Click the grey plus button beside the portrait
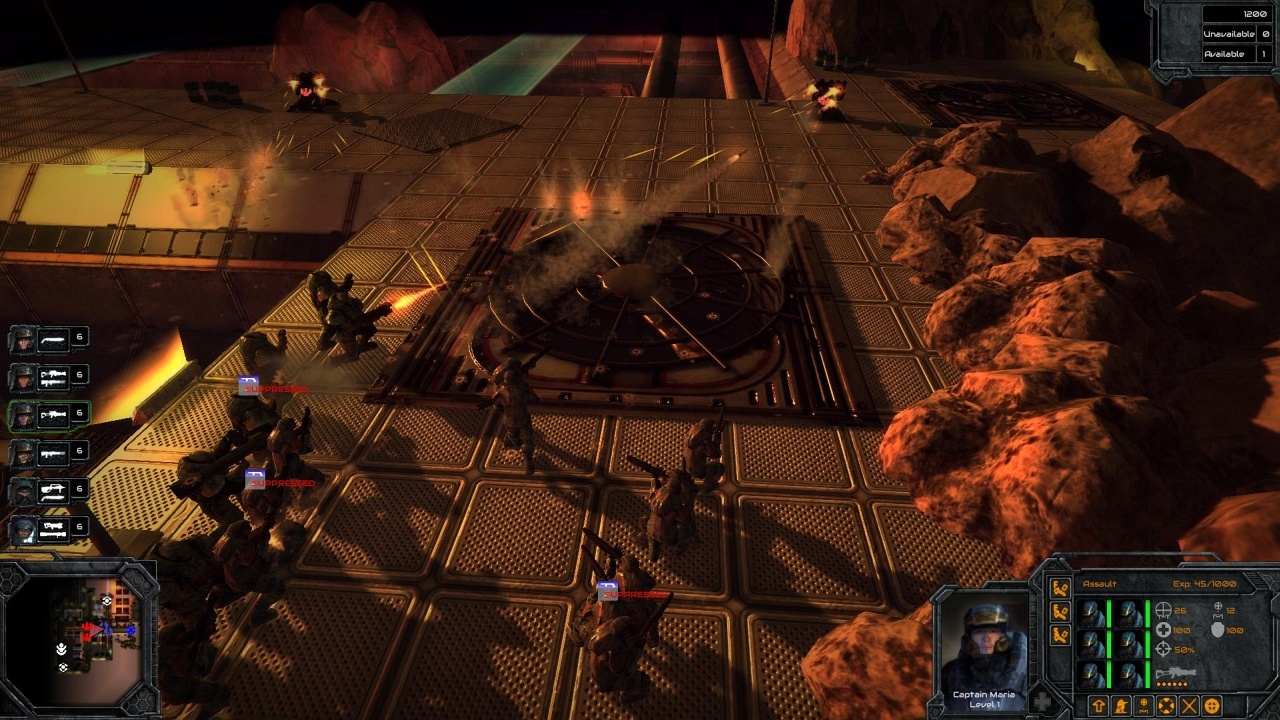This screenshot has height=720, width=1280. click(x=1042, y=702)
